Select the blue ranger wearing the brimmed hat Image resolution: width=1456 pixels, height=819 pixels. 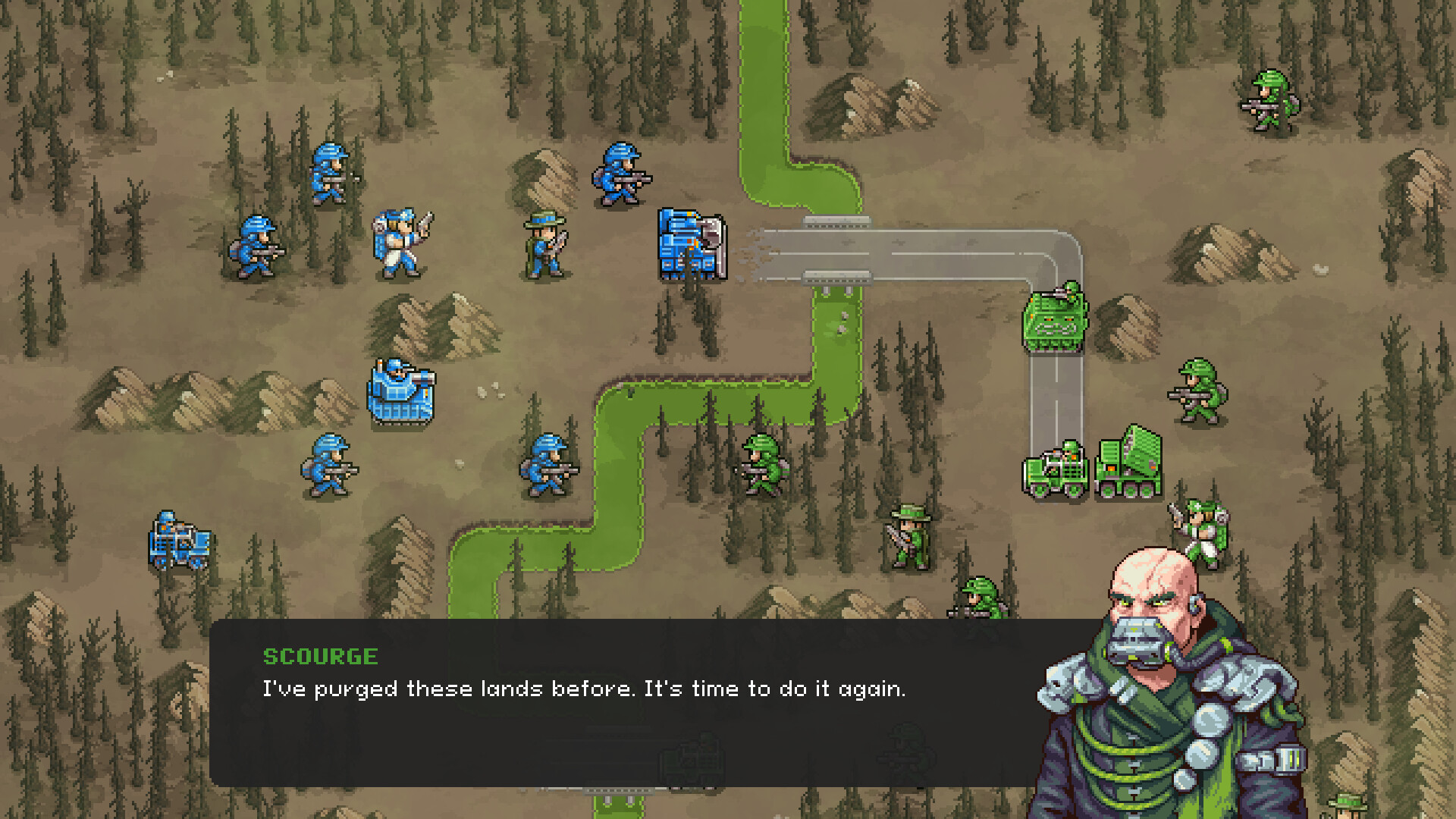[x=543, y=243]
